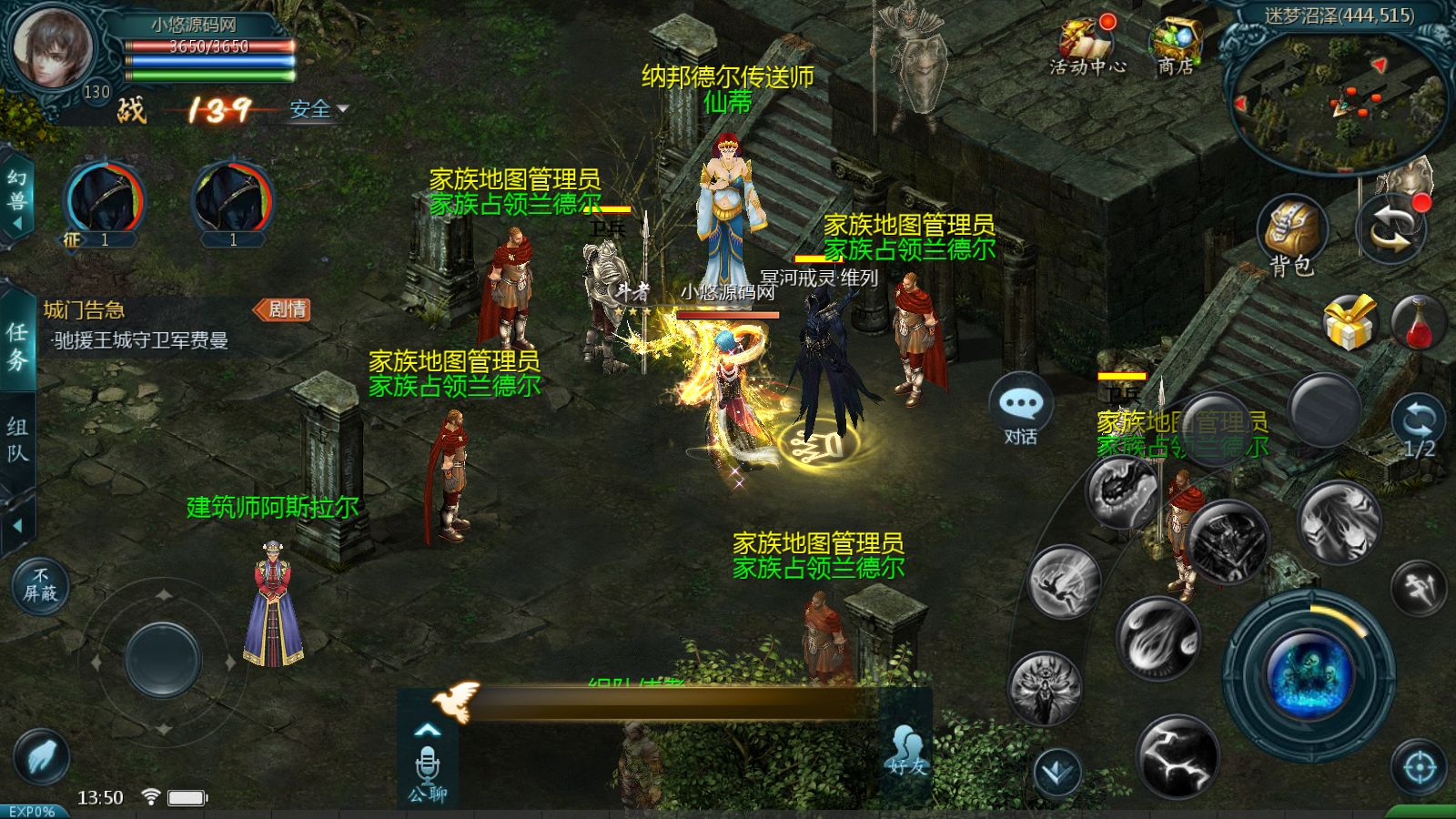Open the 活动中心 activity center
This screenshot has width=1456, height=819.
coord(1087,45)
